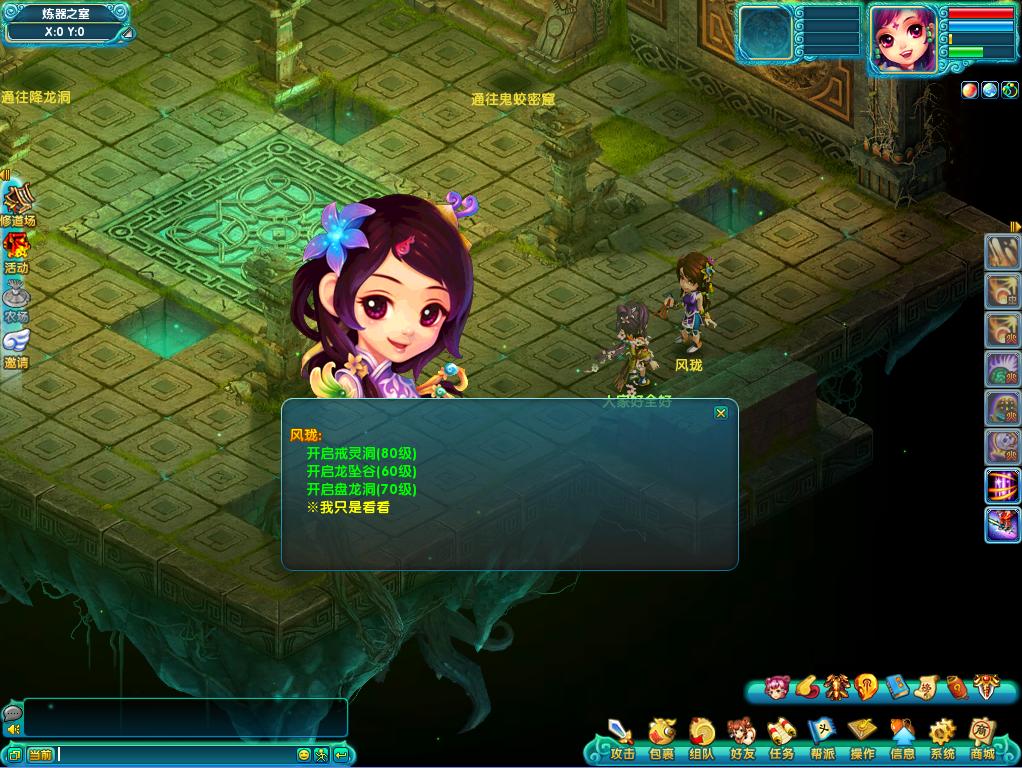Screen dimensions: 1022x768
Task: Open the 帮派 guild panel
Action: [x=822, y=741]
